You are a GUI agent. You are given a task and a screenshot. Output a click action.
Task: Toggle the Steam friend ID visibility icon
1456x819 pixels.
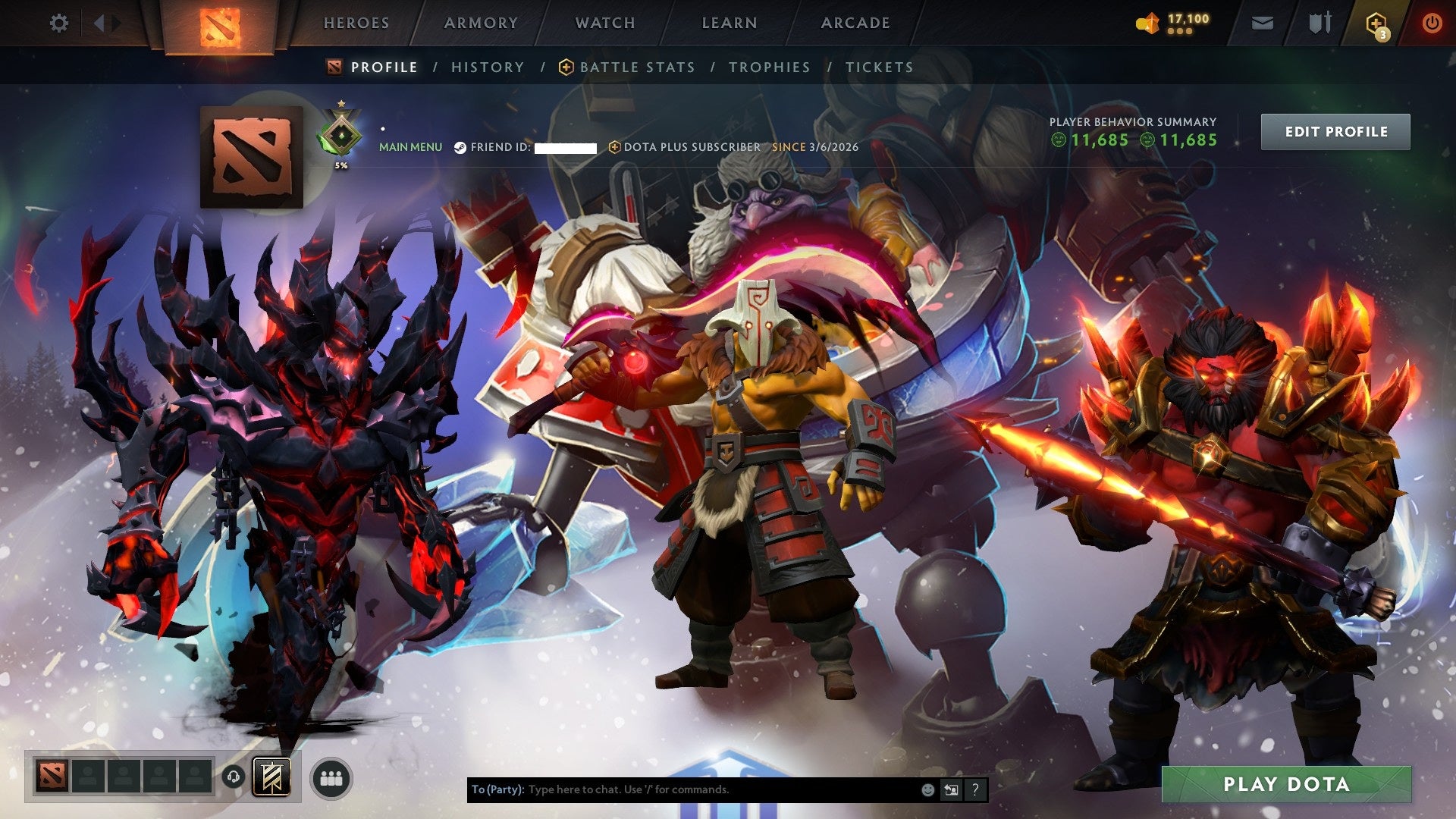(x=460, y=147)
